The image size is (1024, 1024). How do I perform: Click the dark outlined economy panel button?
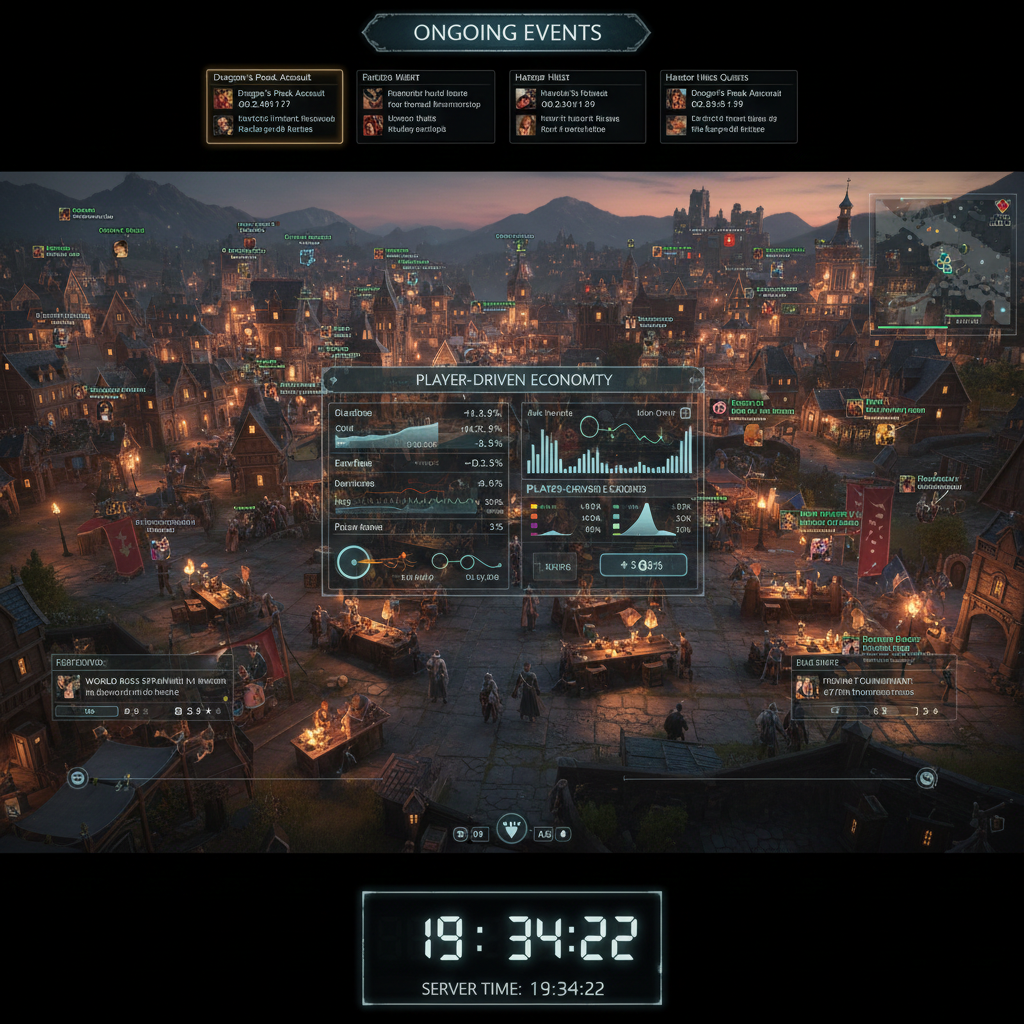[x=554, y=567]
